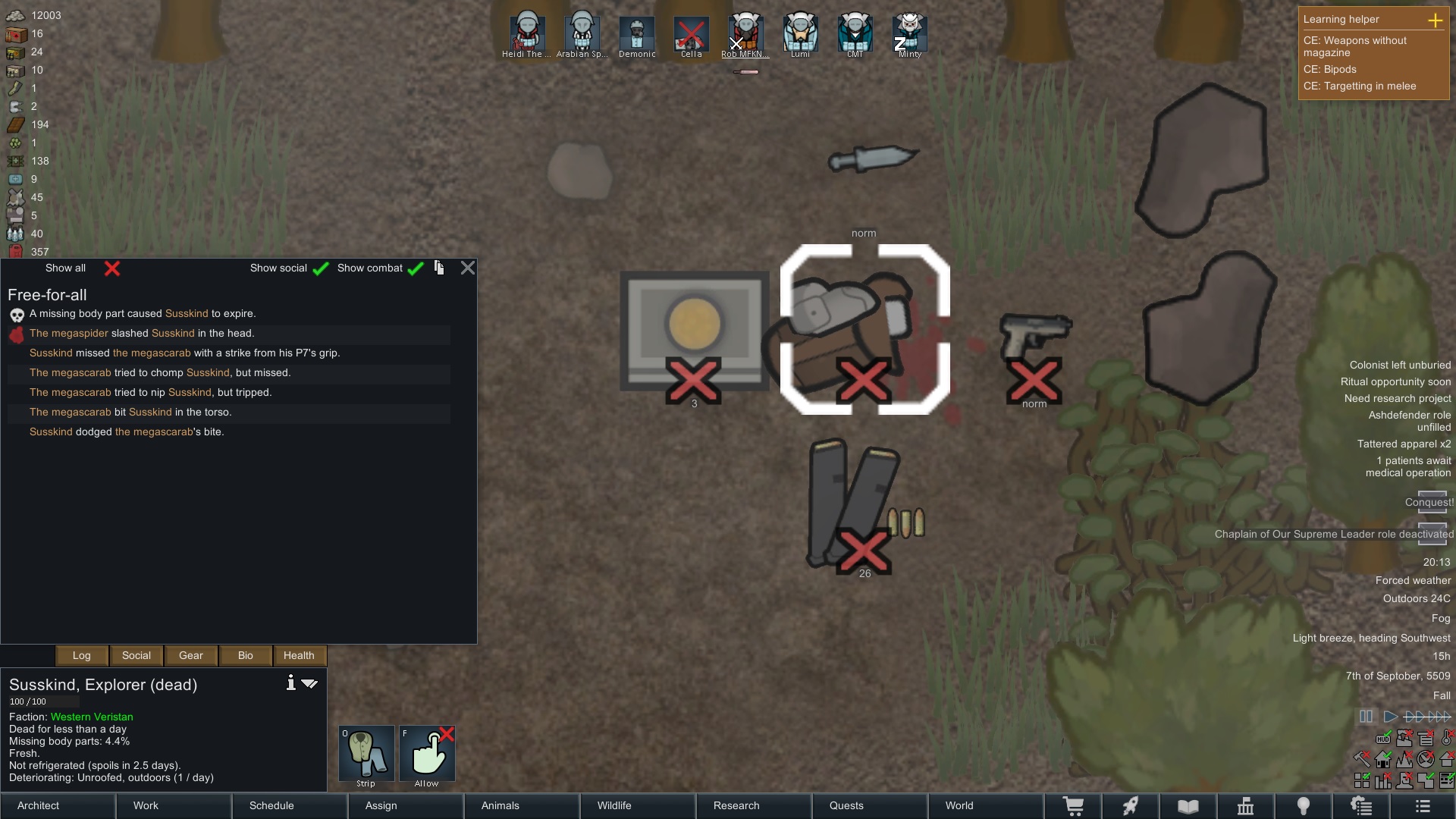Click Susskind's 100/100 health bar

pos(43,701)
